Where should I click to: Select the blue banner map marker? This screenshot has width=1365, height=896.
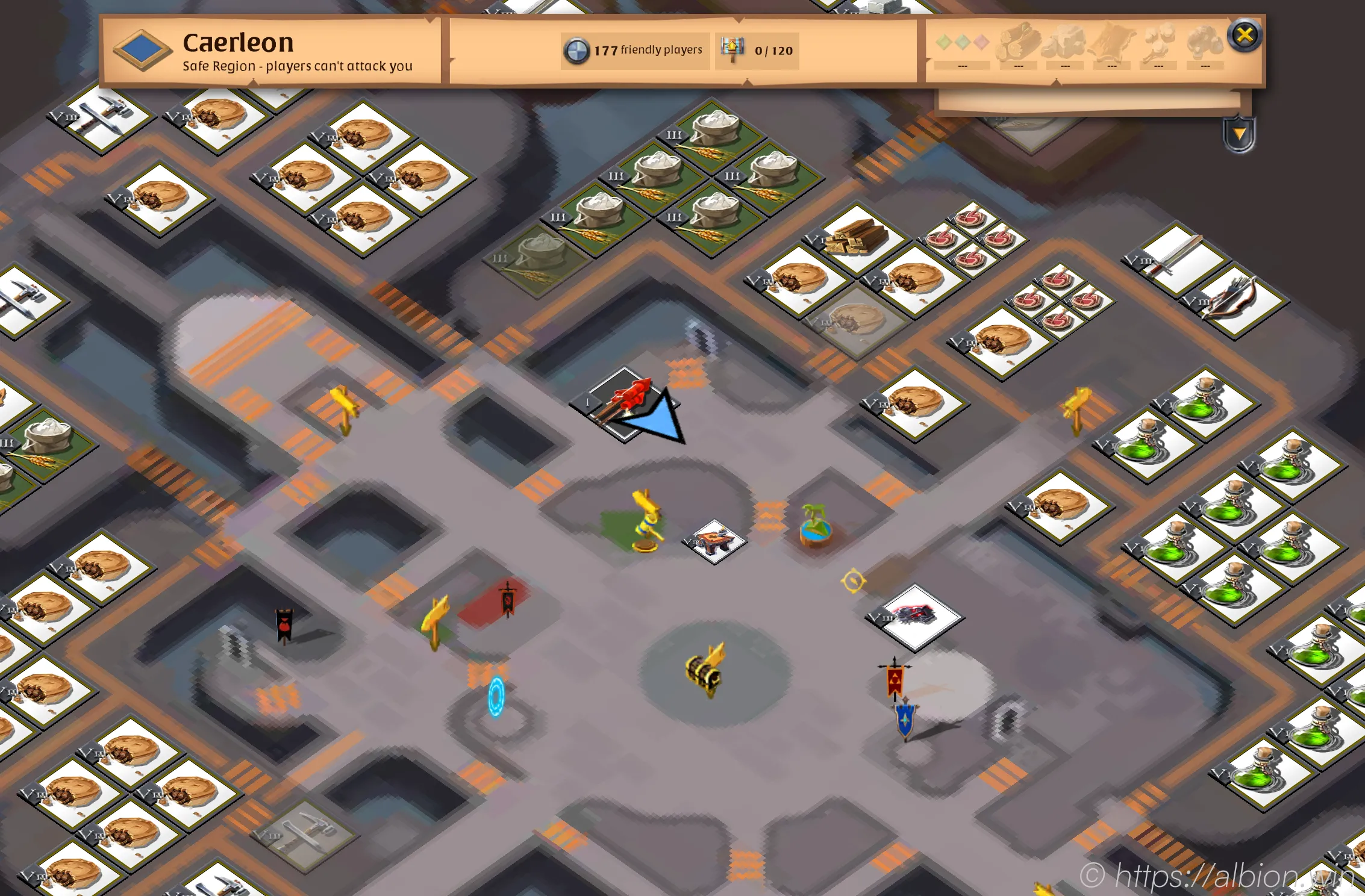pyautogui.click(x=905, y=720)
